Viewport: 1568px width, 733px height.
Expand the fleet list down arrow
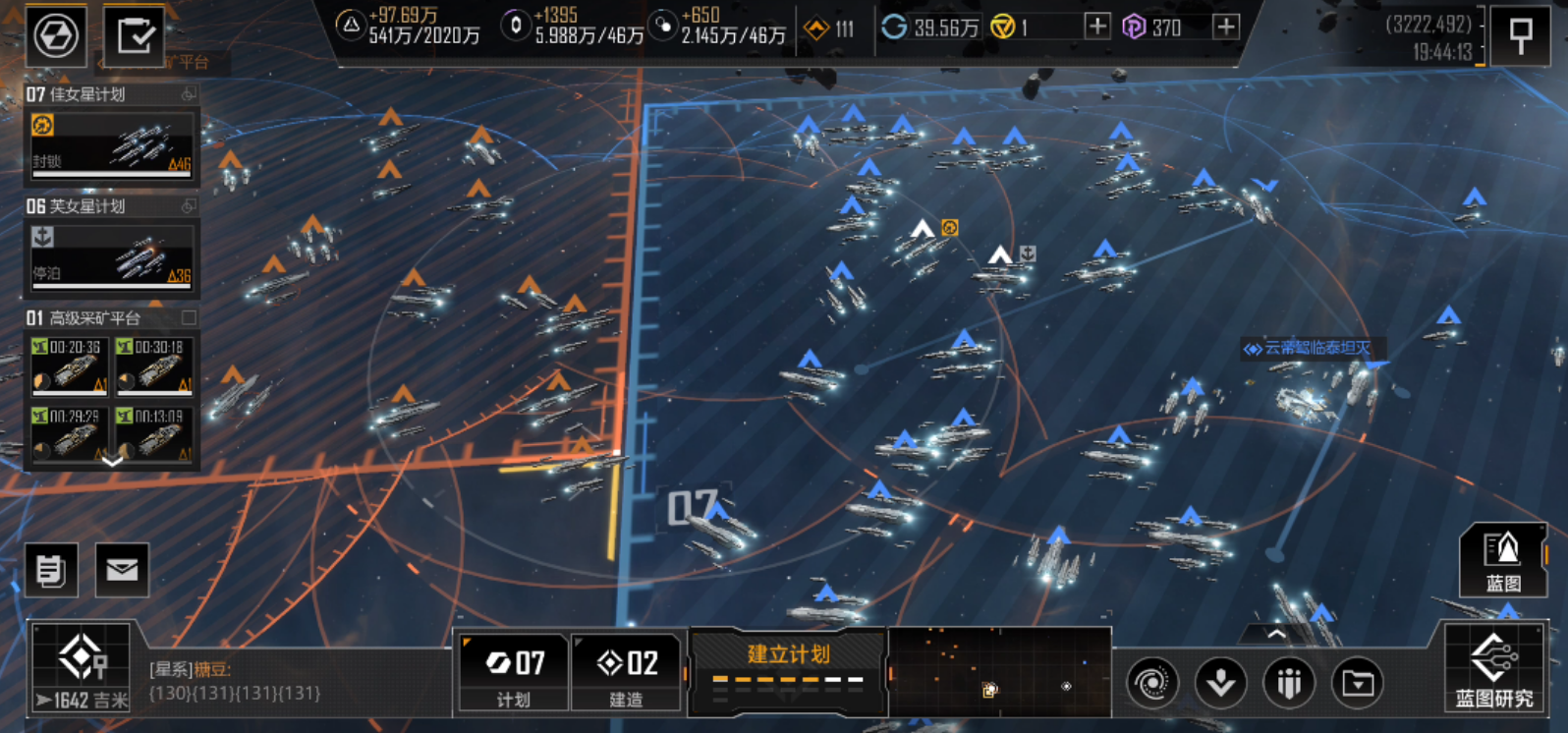tap(112, 461)
